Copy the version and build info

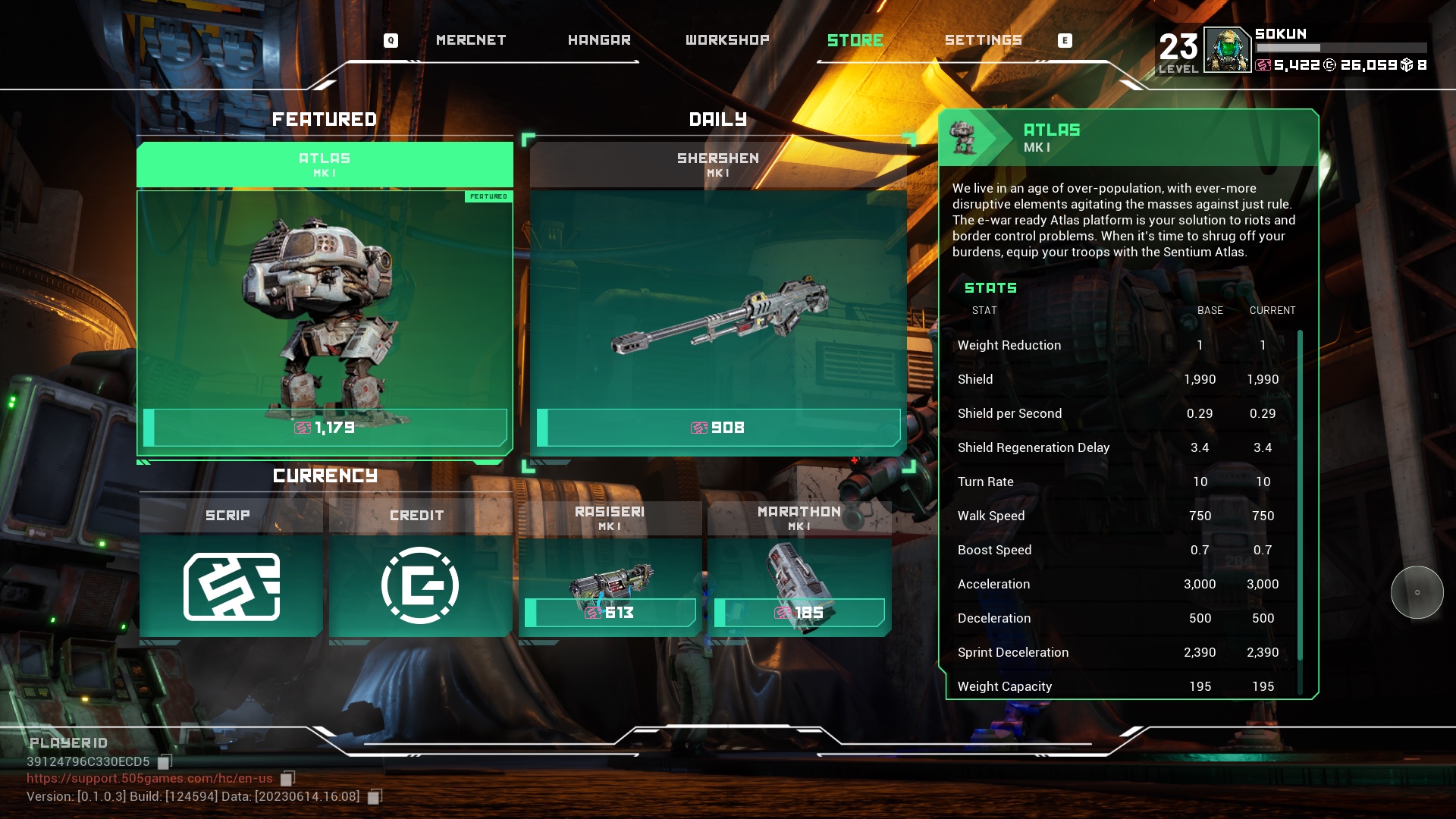tap(375, 797)
